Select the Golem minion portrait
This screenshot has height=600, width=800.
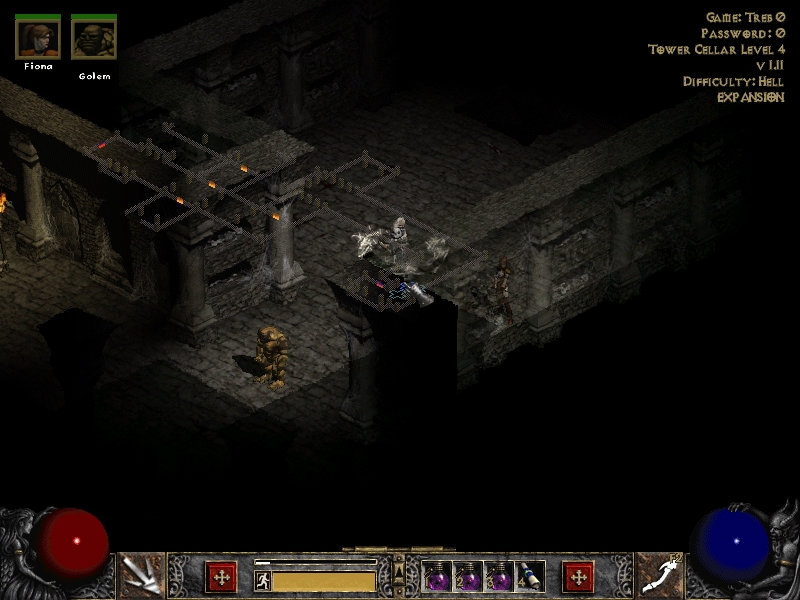pos(94,38)
